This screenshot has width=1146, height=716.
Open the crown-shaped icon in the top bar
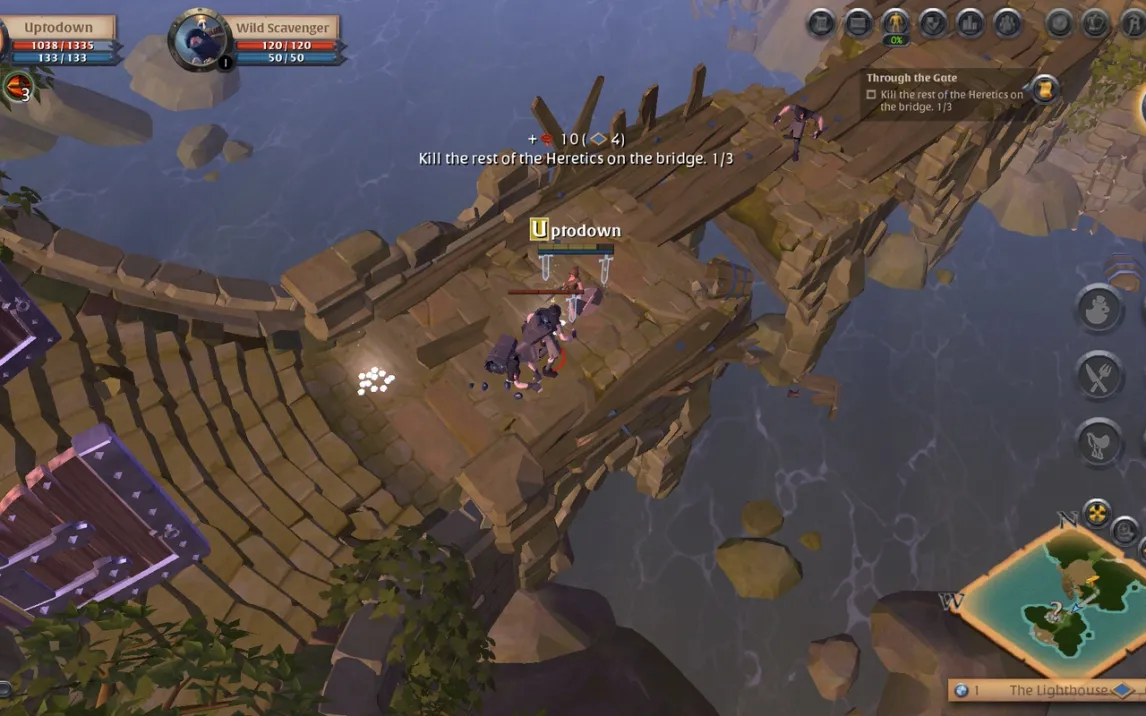(x=1096, y=22)
